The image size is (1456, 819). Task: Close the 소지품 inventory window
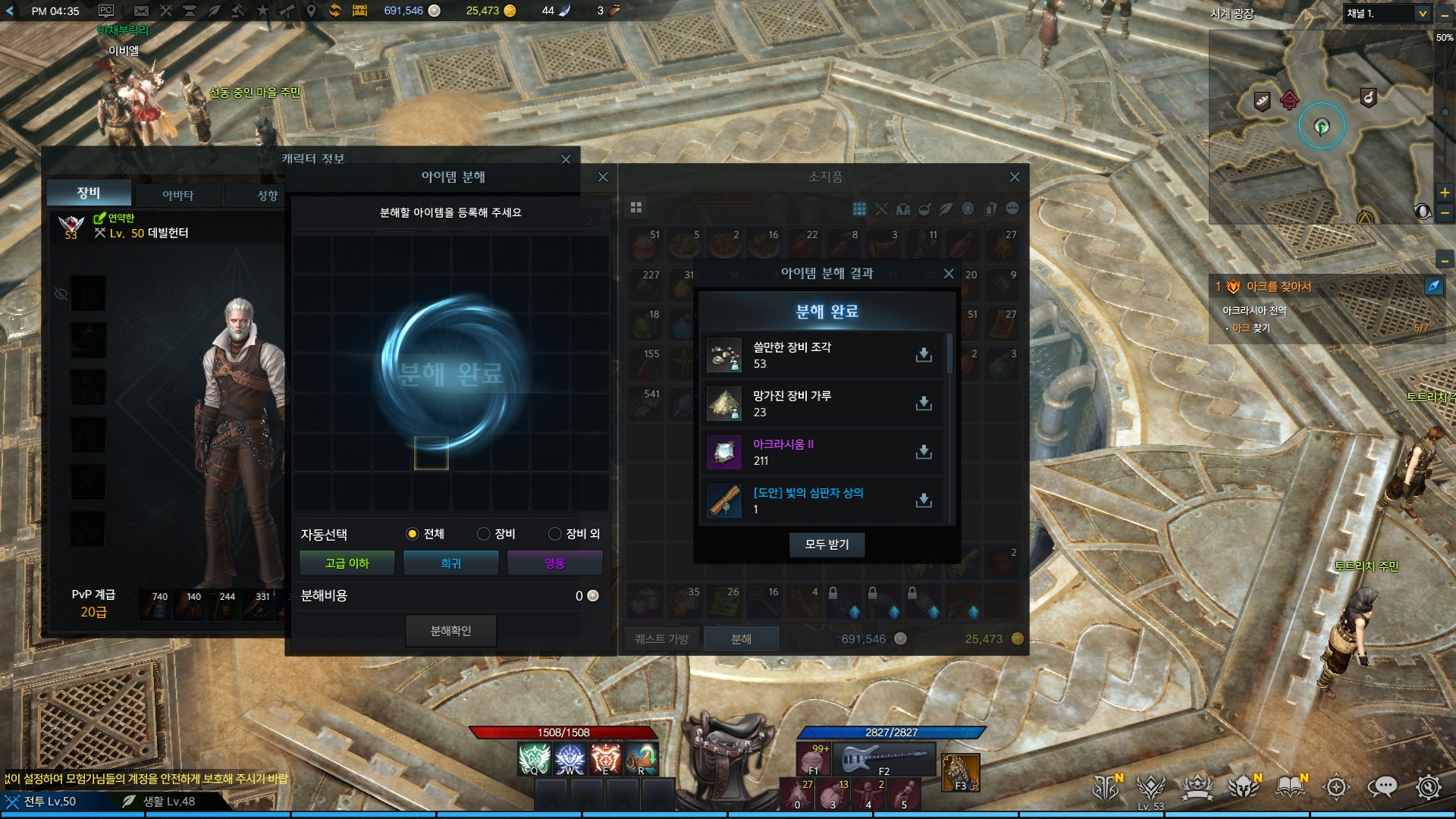click(1015, 177)
